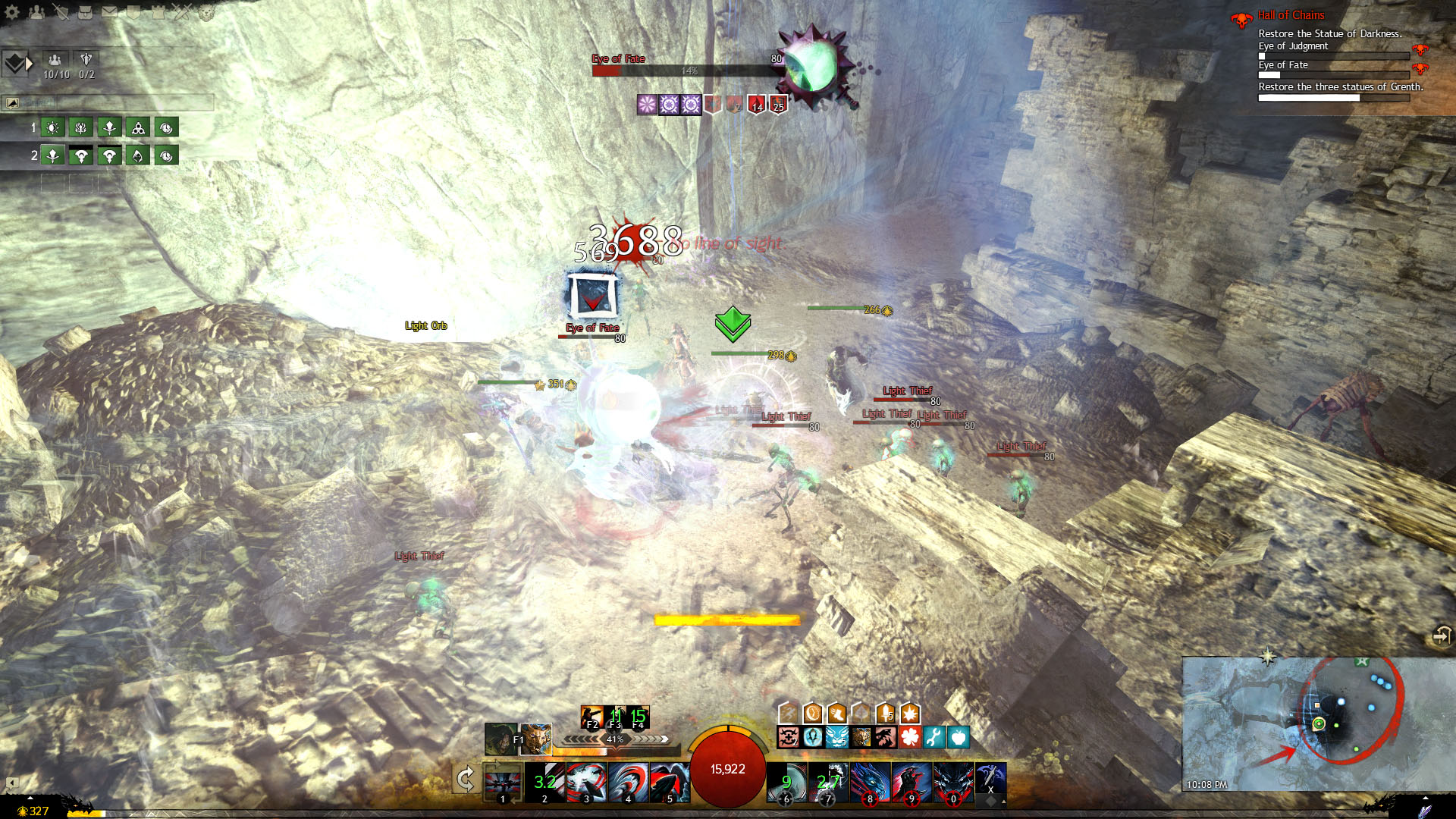This screenshot has width=1456, height=819.
Task: Open the Contacts and LFG panel
Action: click(x=36, y=11)
